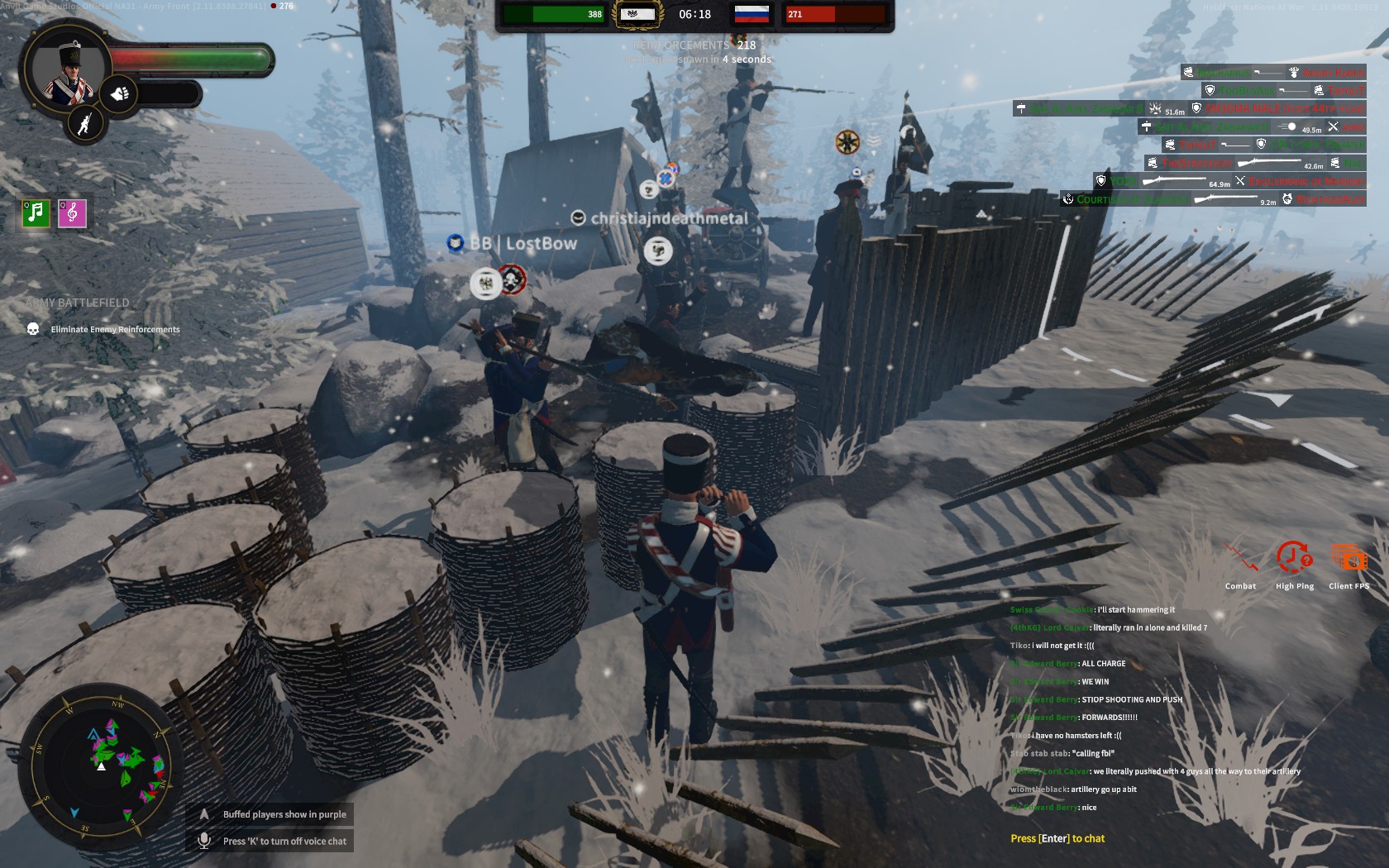Image resolution: width=1389 pixels, height=868 pixels.
Task: Click the Prussian eagle flag on scoreboard
Action: (637, 14)
